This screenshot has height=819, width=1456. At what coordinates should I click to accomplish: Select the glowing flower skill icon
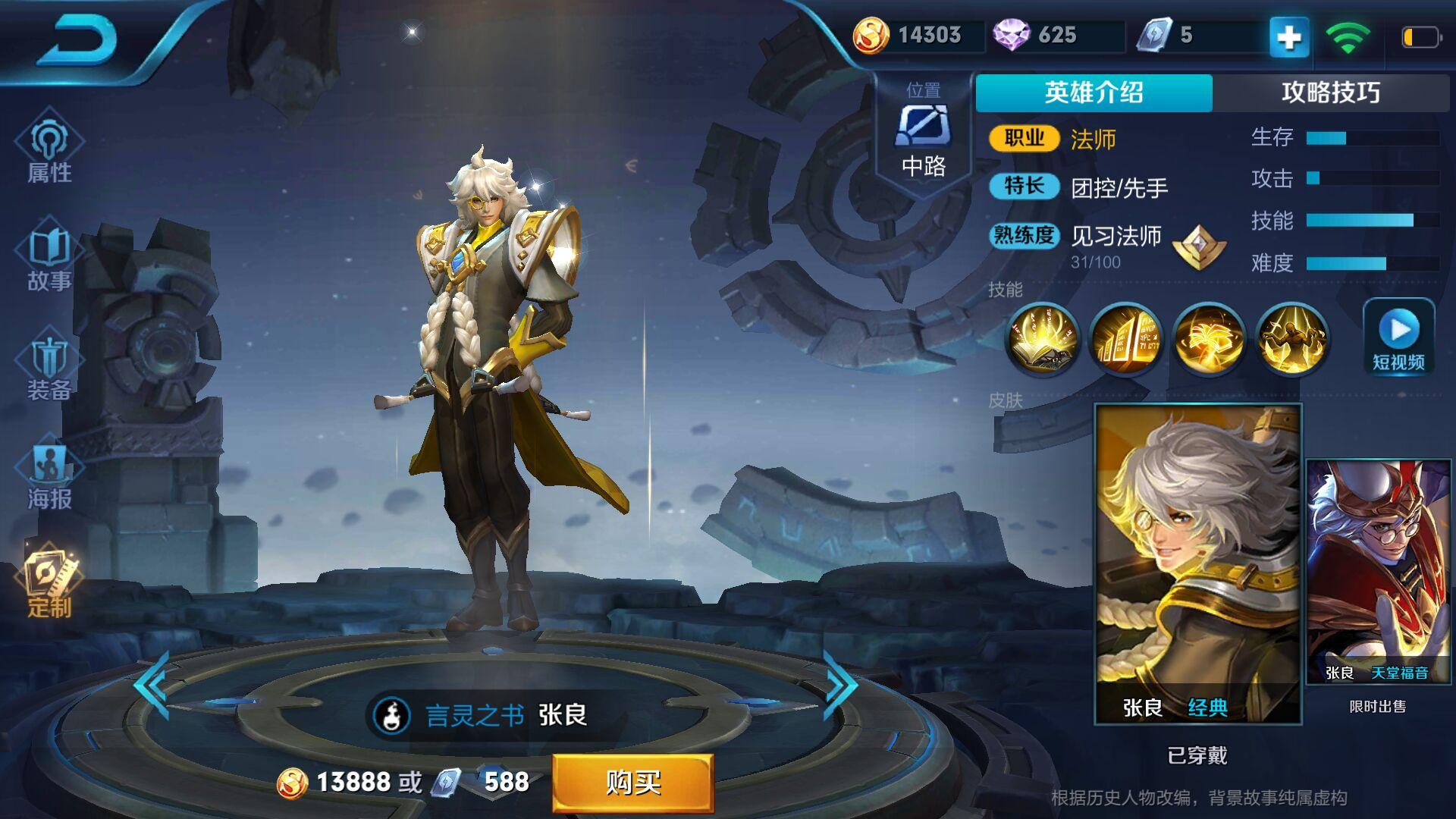(x=1209, y=340)
